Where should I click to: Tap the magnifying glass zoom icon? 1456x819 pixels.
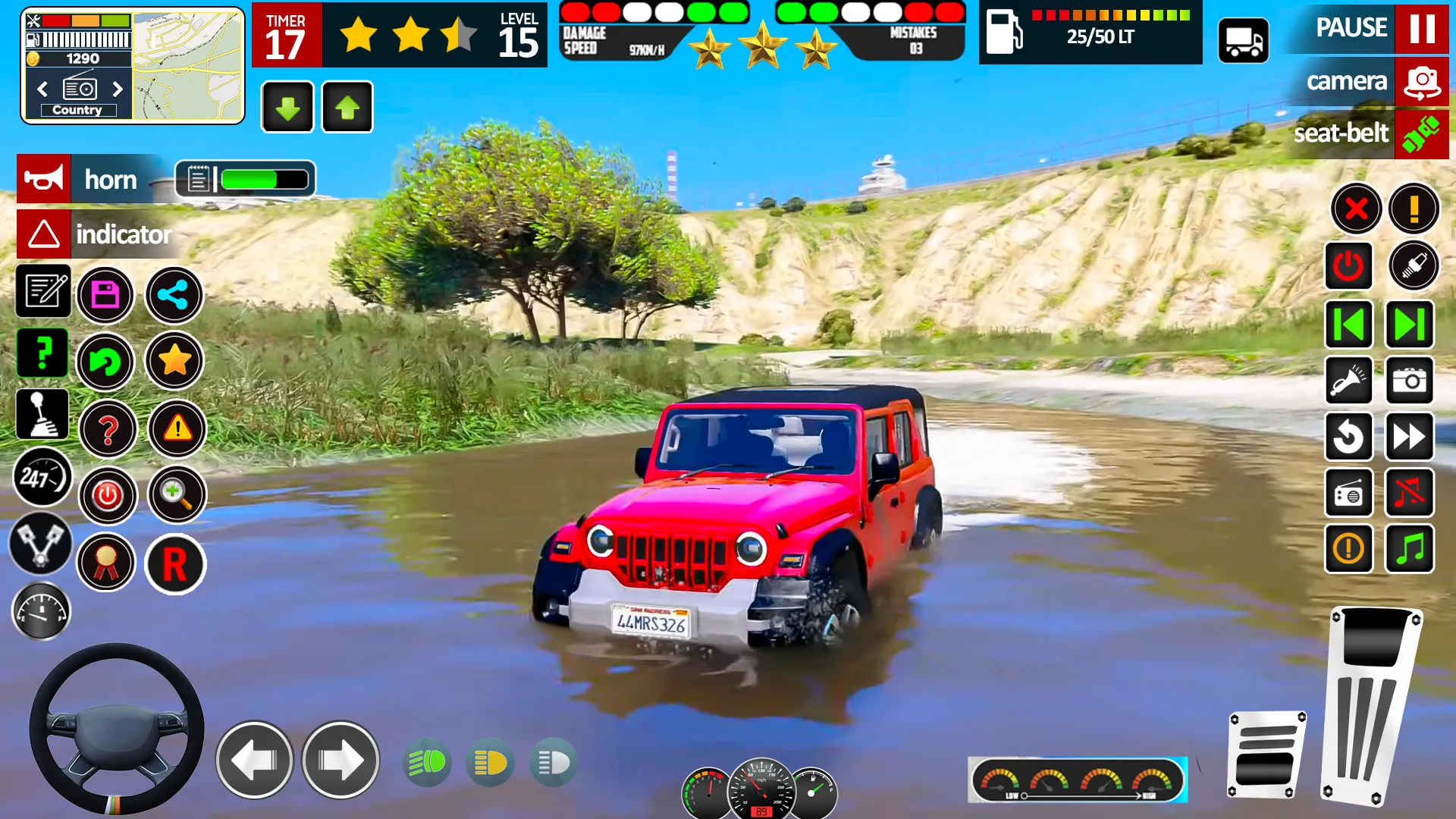coord(177,494)
